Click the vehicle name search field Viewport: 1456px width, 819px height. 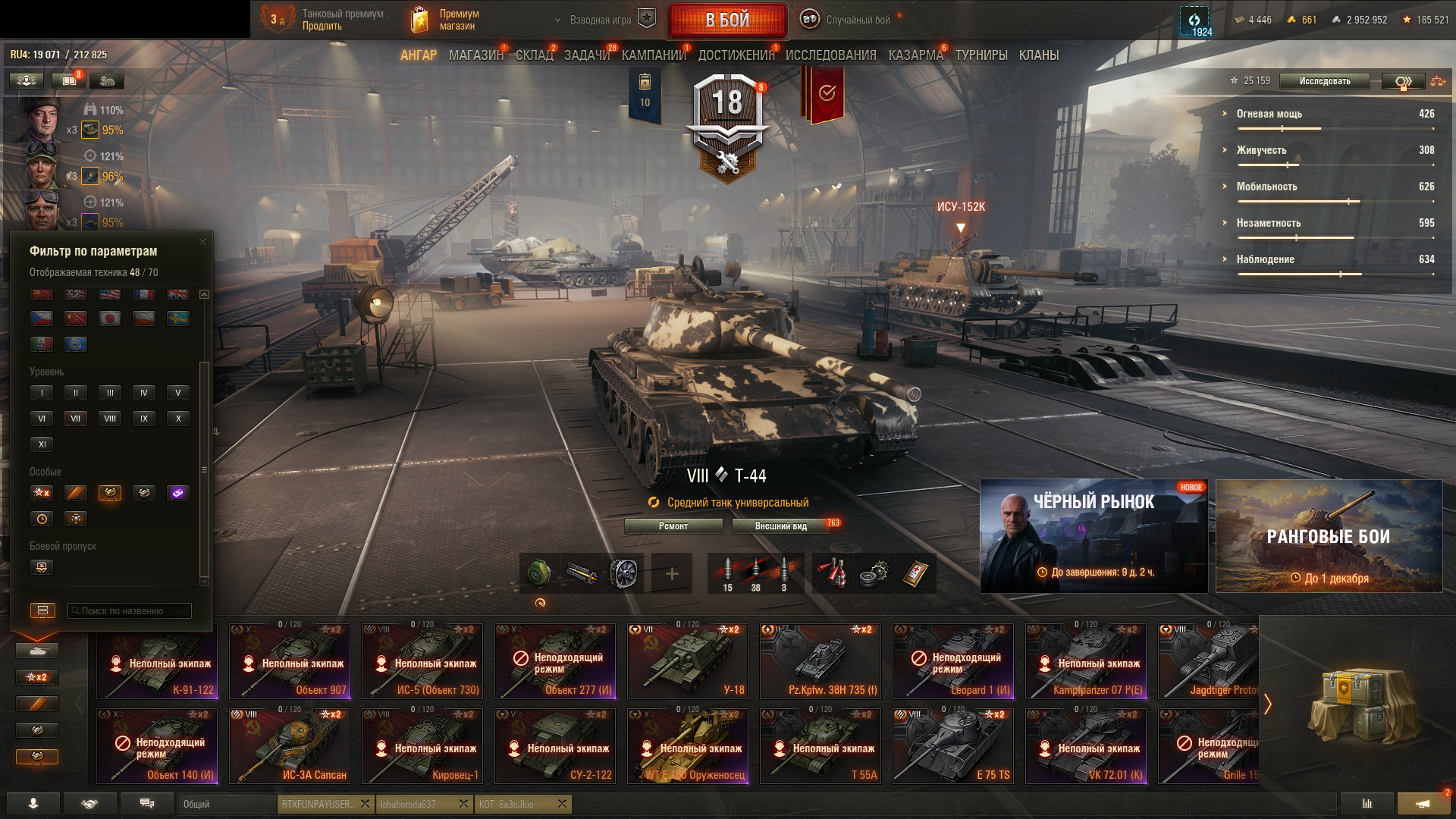(x=130, y=611)
